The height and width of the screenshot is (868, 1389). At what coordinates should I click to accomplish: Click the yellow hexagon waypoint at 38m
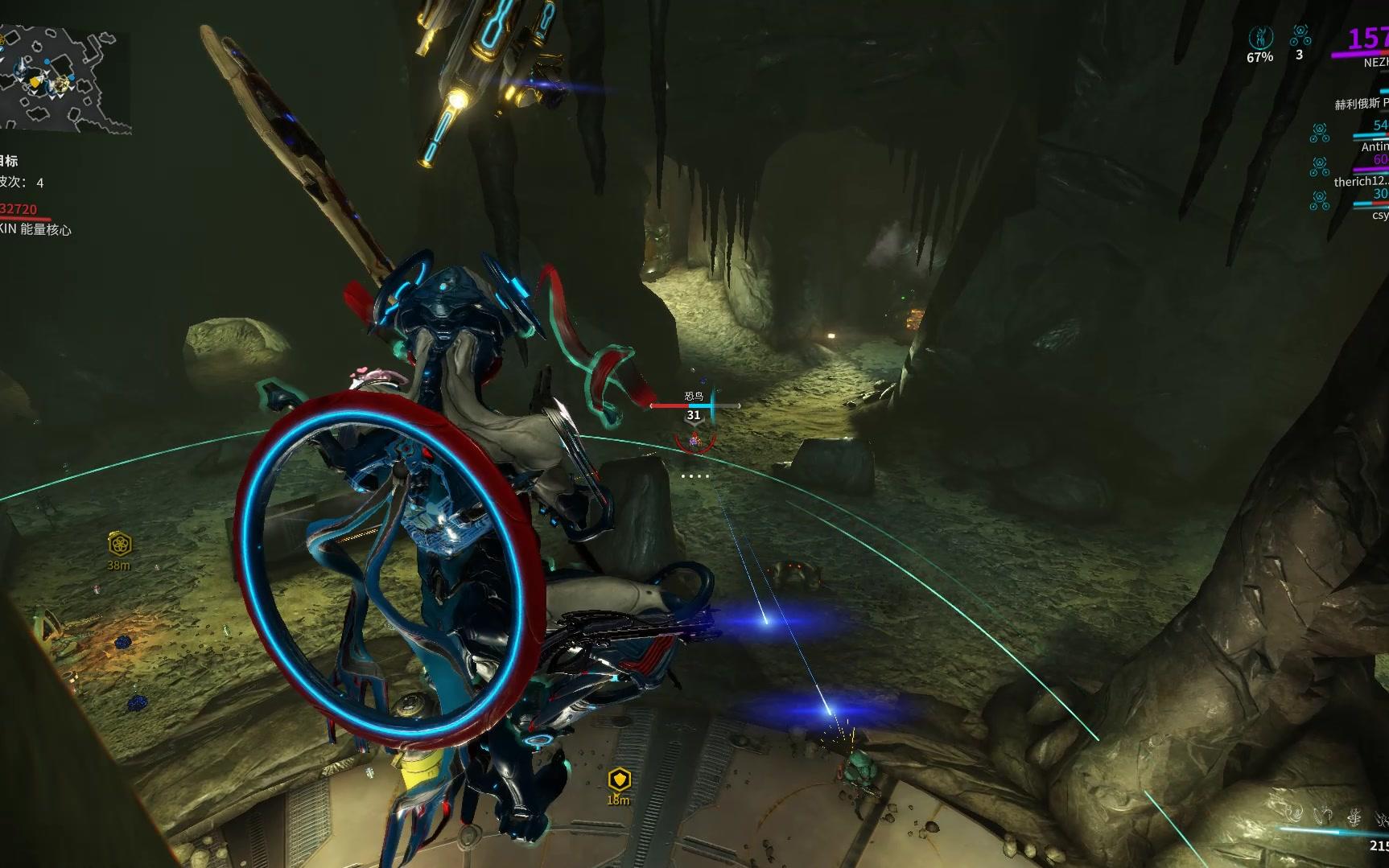[120, 545]
